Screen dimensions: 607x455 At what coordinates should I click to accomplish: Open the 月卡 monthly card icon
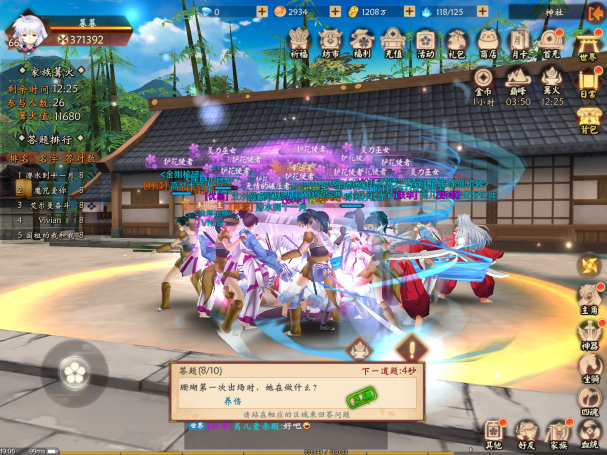[519, 40]
